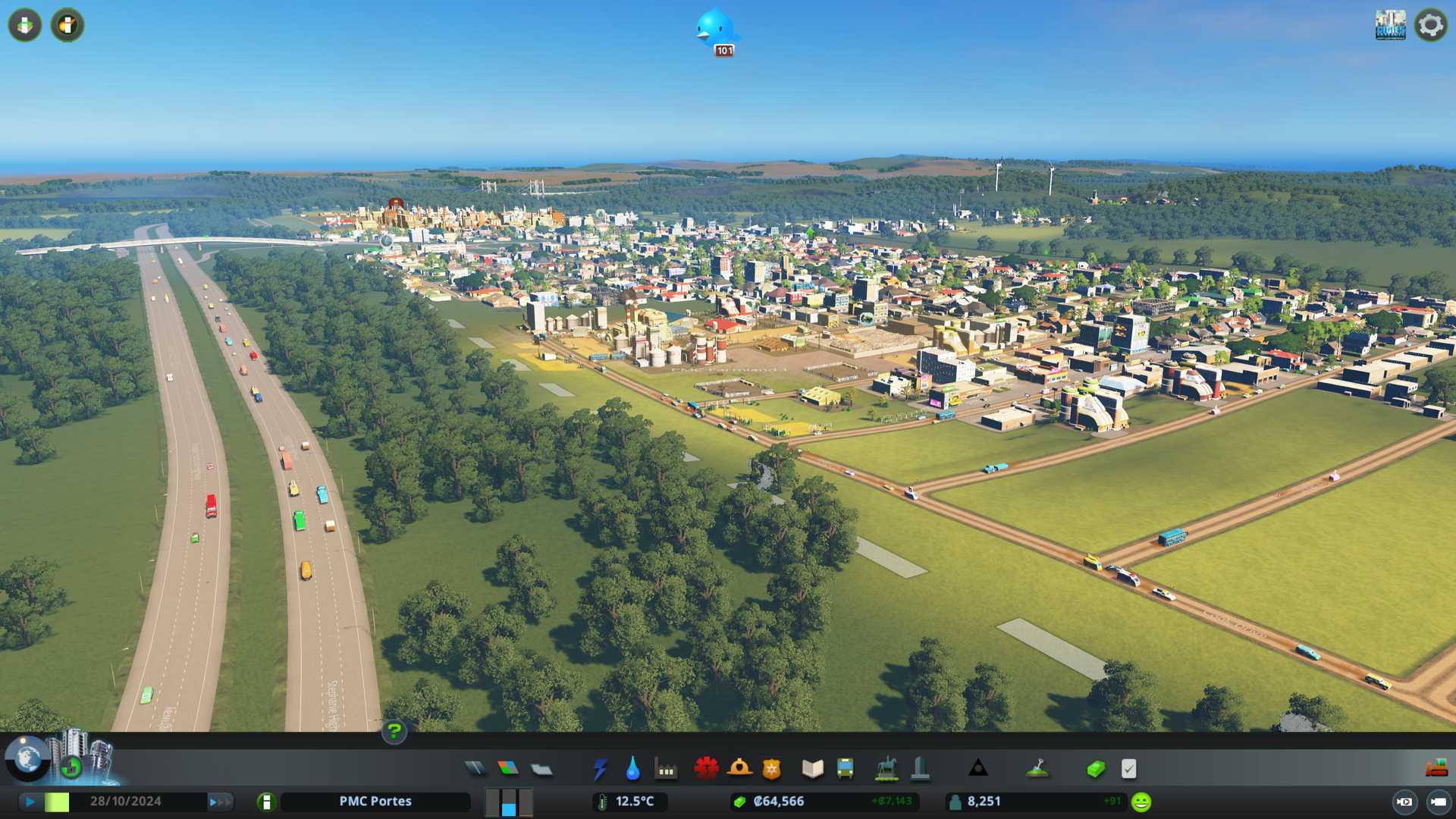This screenshot has width=1456, height=819.
Task: Choose the Healthcare red cross menu
Action: coord(706,769)
